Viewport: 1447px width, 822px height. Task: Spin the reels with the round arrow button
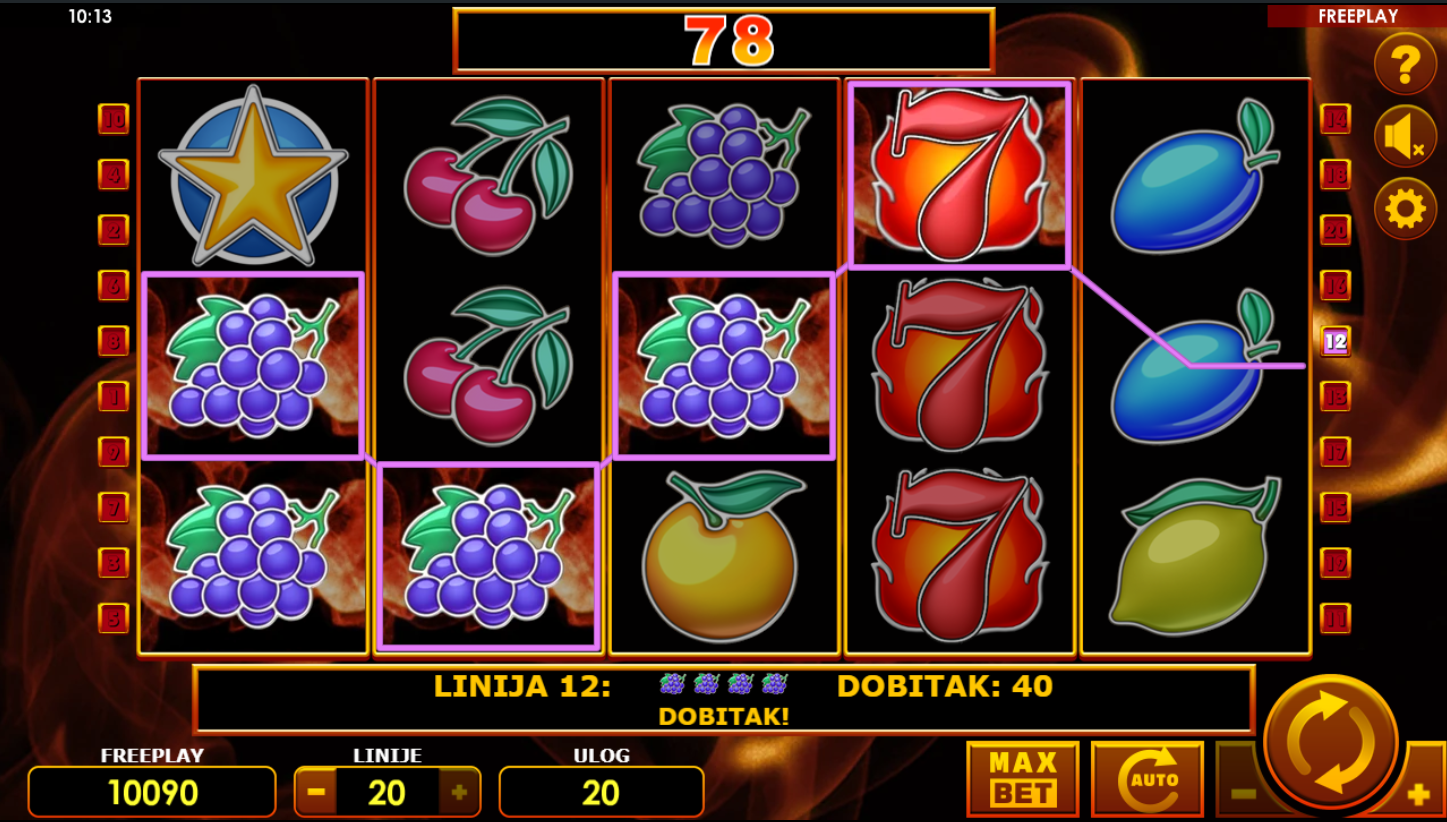(1330, 741)
